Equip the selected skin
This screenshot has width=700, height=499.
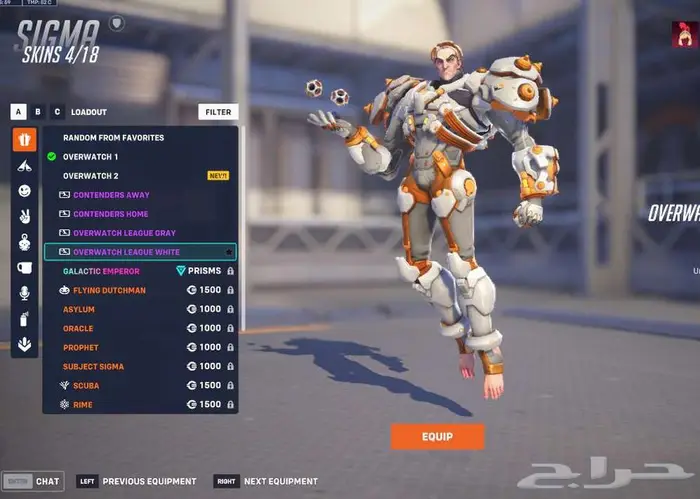(x=437, y=436)
